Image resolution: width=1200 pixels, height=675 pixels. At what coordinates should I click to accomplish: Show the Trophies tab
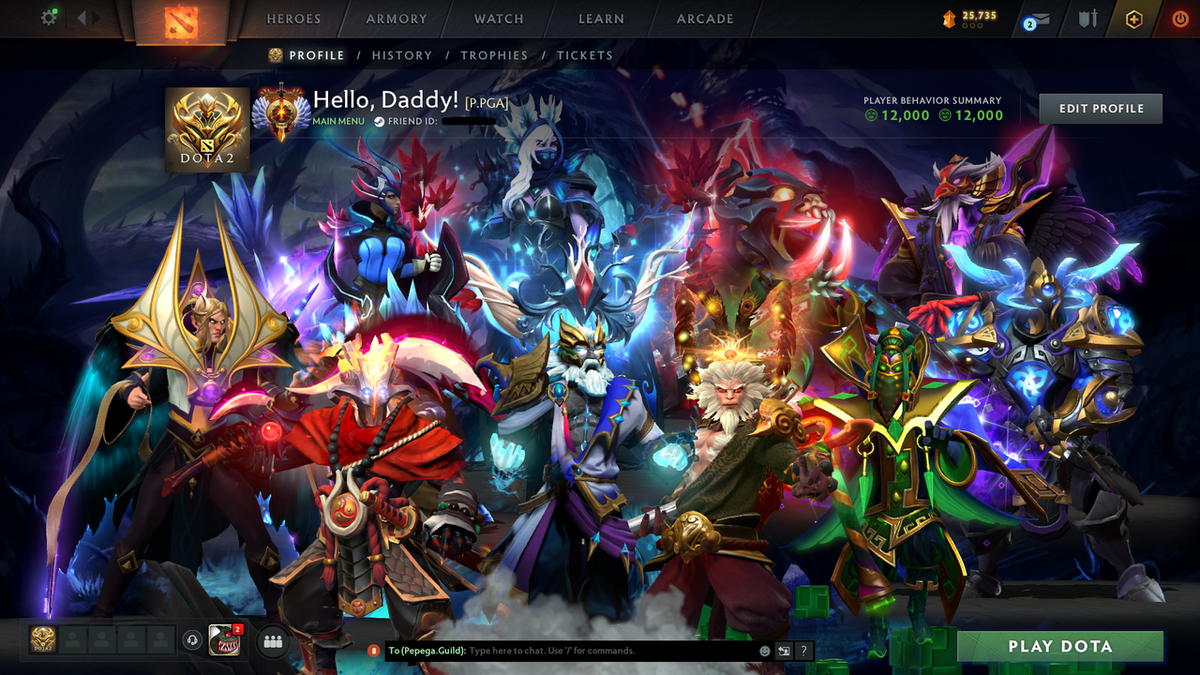(494, 56)
